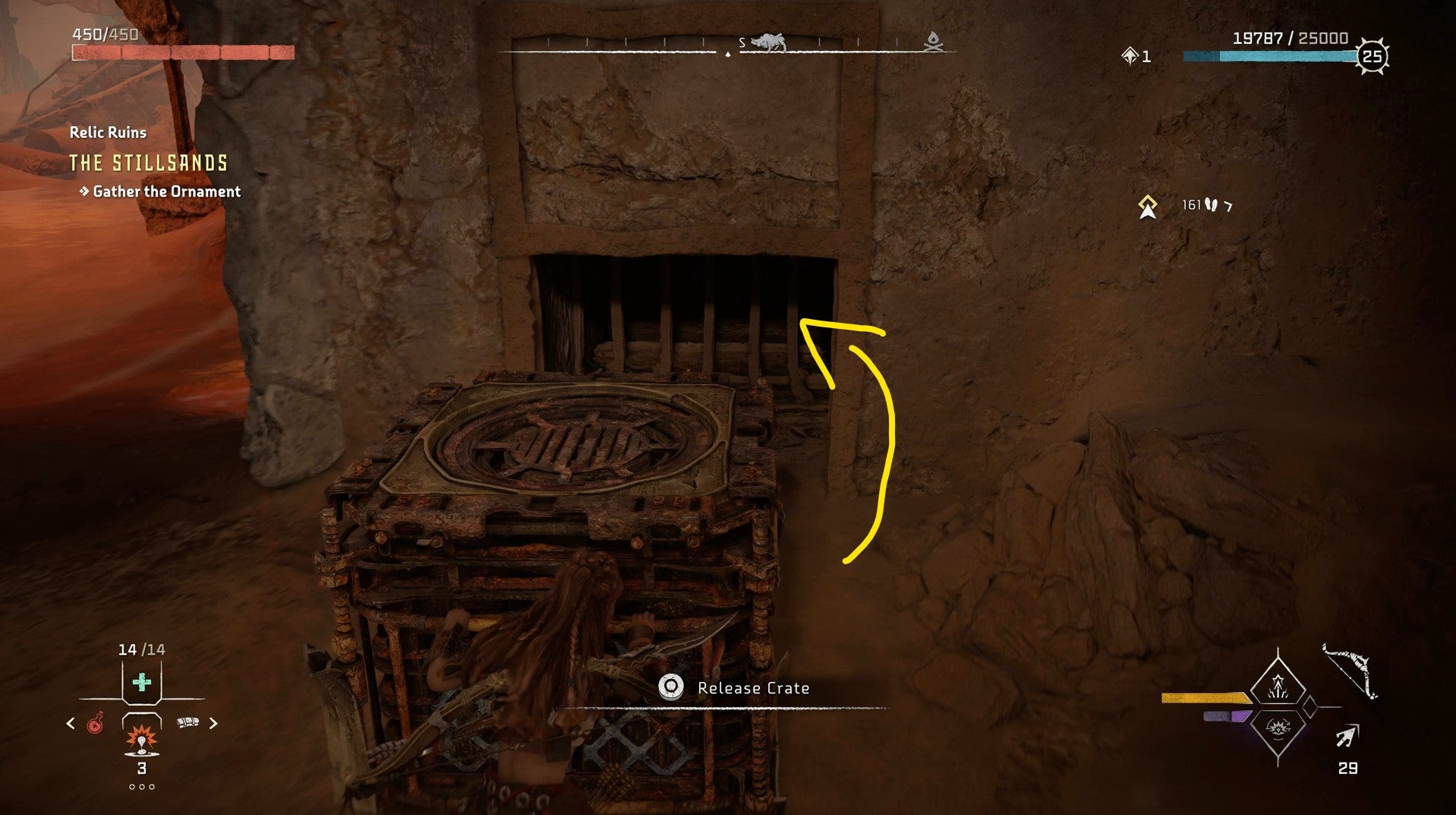Cycle tools with the right arrow
This screenshot has width=1456, height=815.
(x=213, y=724)
